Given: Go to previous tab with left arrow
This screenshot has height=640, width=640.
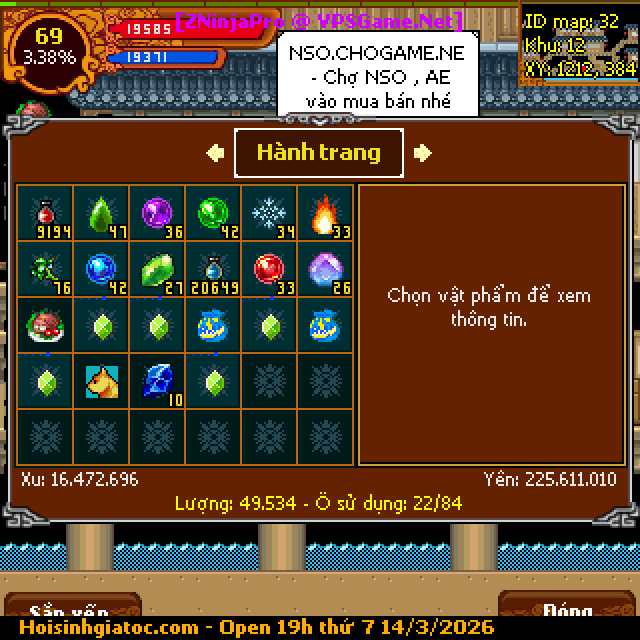Looking at the screenshot, I should pyautogui.click(x=215, y=153).
